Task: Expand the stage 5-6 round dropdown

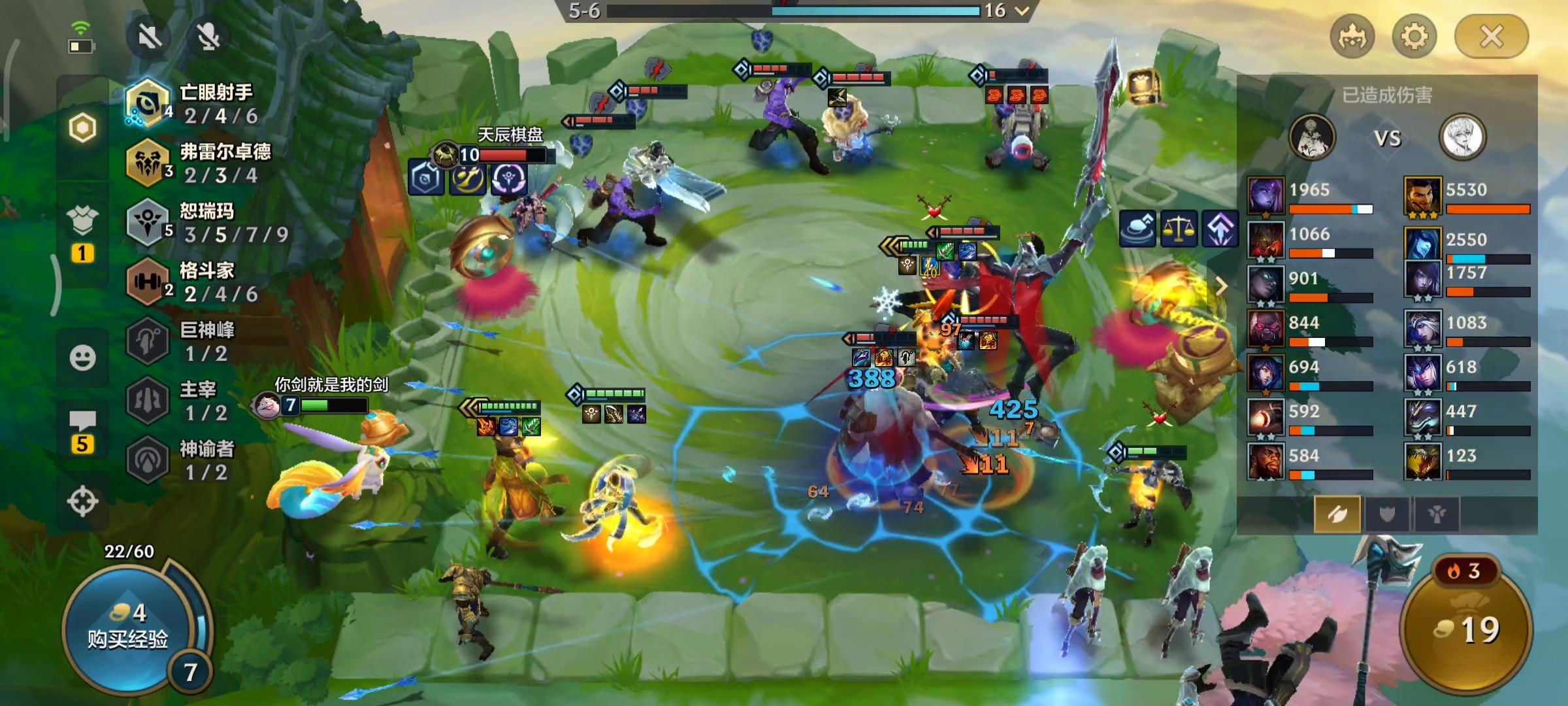Action: pos(1022,10)
